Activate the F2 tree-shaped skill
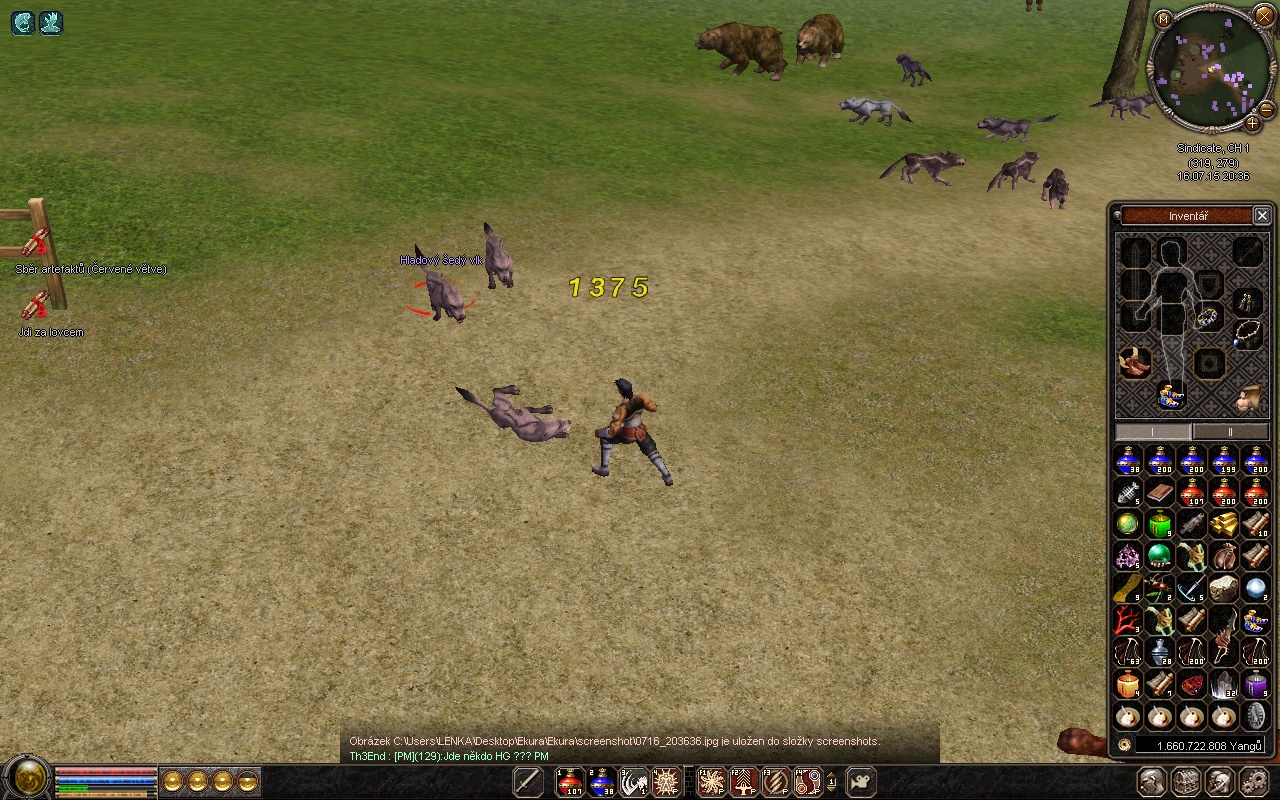Image resolution: width=1280 pixels, height=800 pixels. point(744,782)
